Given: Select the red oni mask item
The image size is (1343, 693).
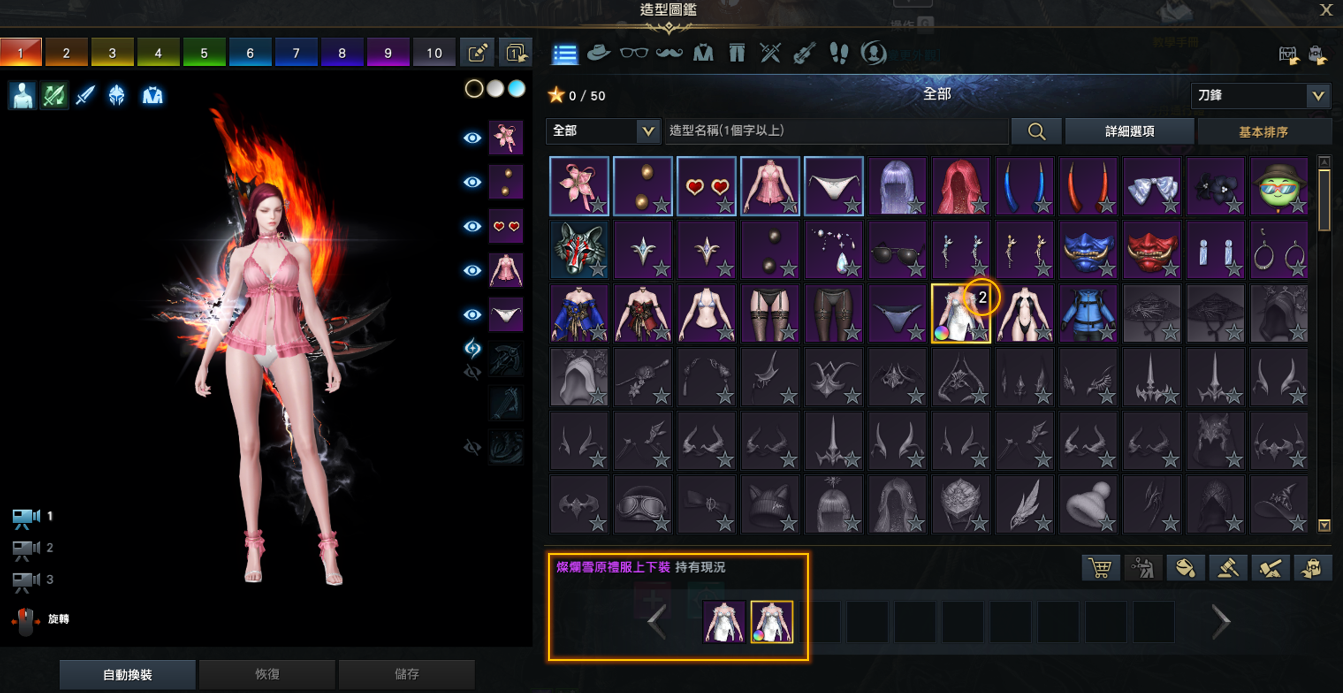Looking at the screenshot, I should tap(1152, 250).
